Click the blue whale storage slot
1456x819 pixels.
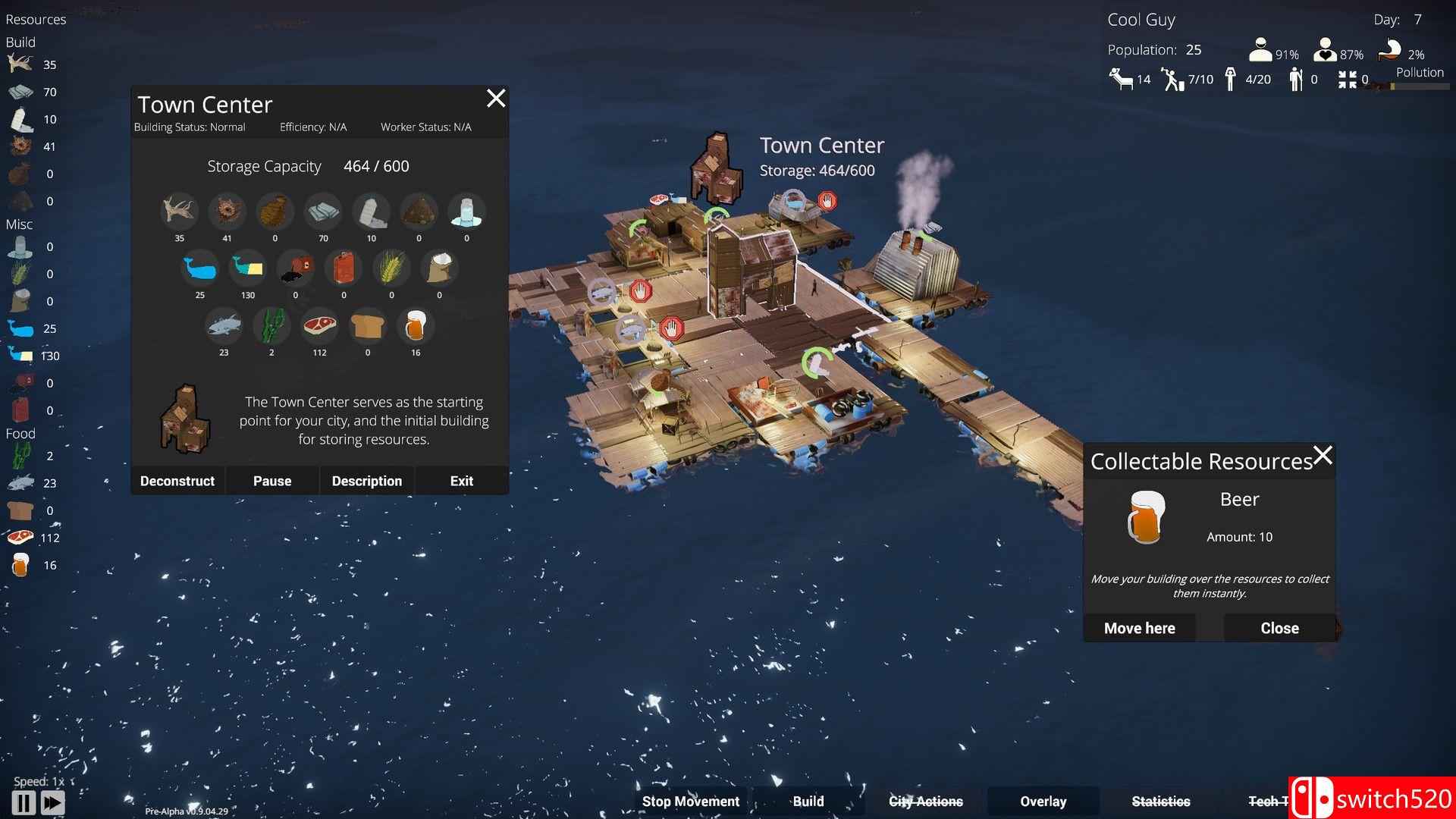click(x=200, y=268)
